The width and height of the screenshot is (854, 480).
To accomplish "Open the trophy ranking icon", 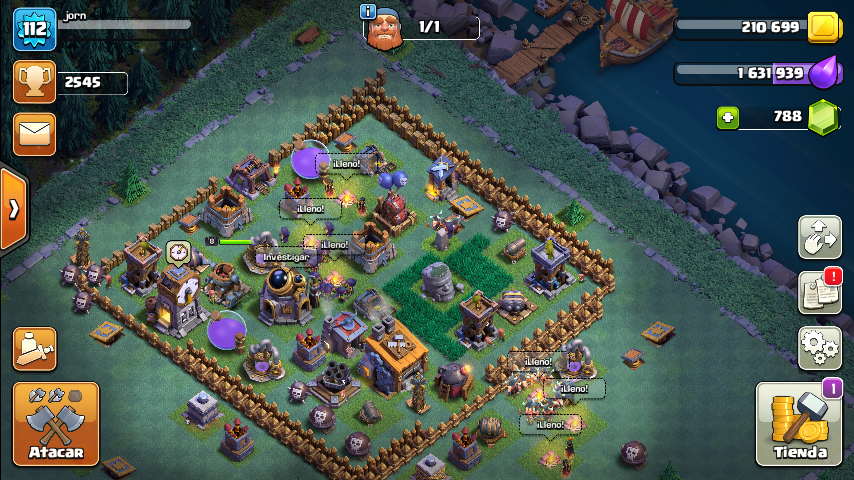I will [x=34, y=83].
